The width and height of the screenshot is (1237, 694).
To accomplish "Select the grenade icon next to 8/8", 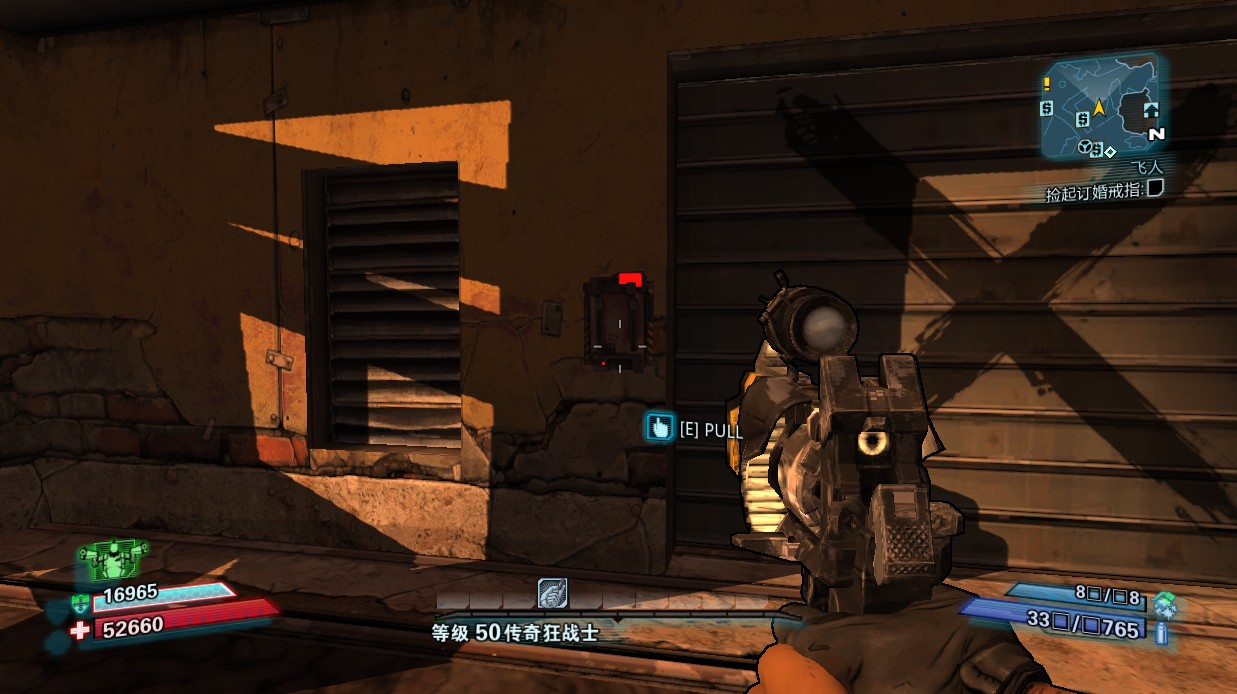I will [x=1164, y=603].
